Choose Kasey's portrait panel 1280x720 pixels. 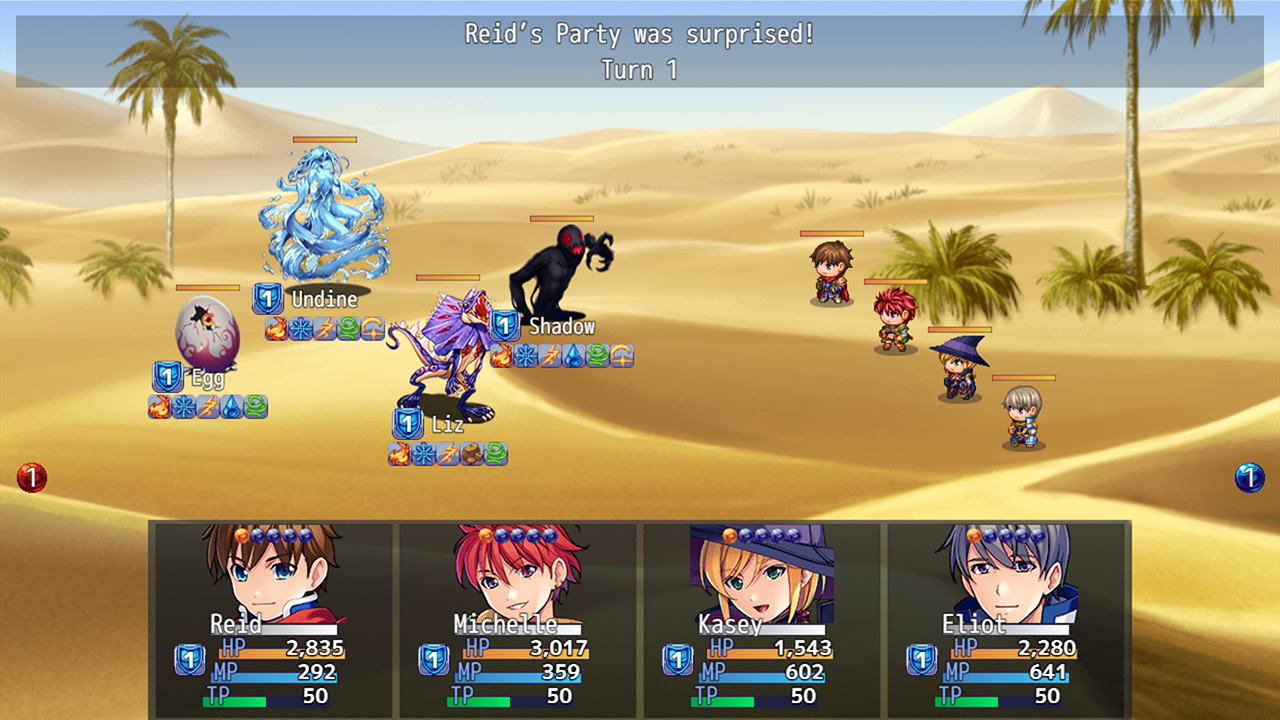(761, 618)
